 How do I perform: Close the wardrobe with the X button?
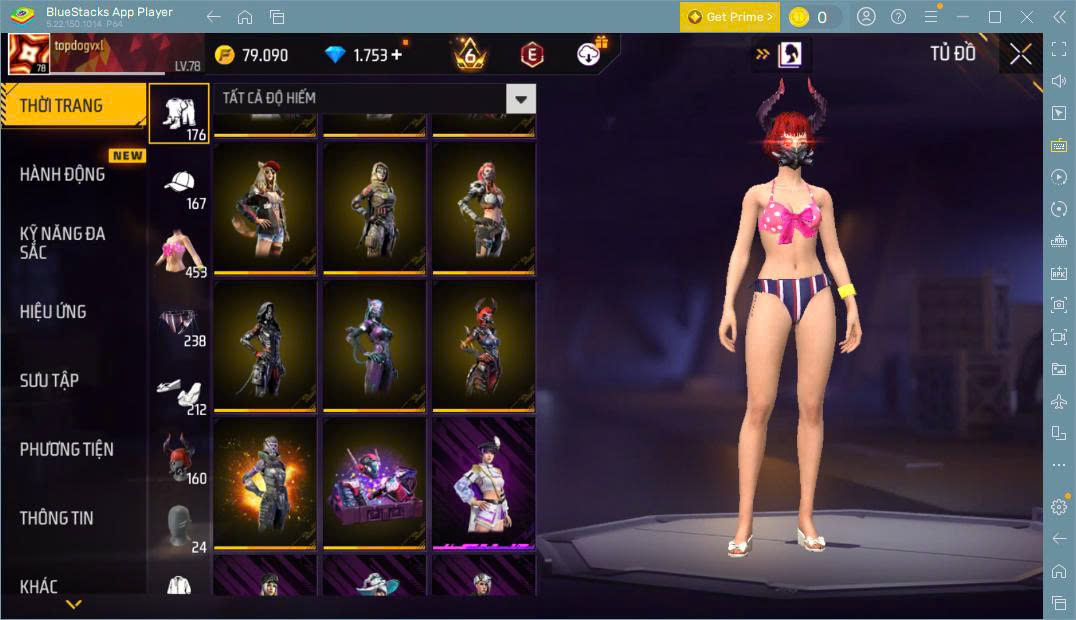click(x=1020, y=54)
